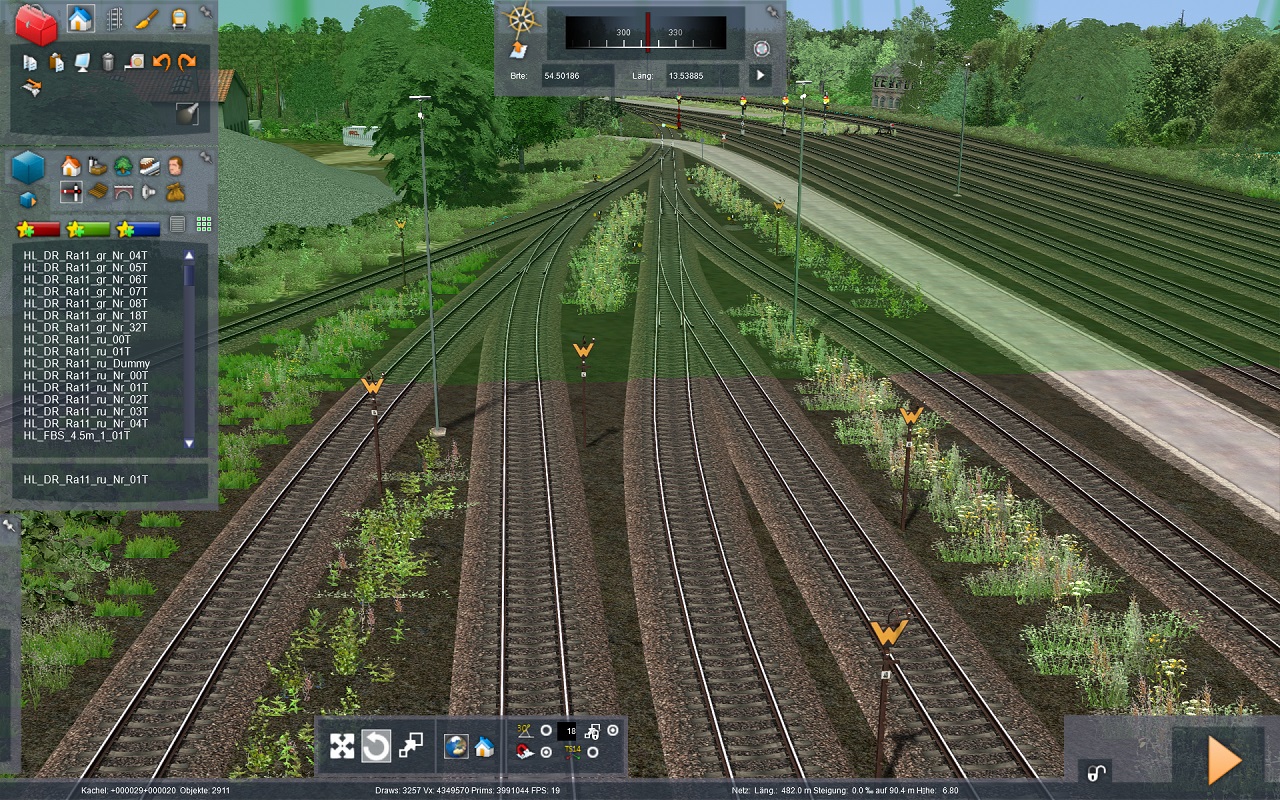Viewport: 1280px width, 800px height.
Task: Click the Lang longitude field
Action: (702, 75)
